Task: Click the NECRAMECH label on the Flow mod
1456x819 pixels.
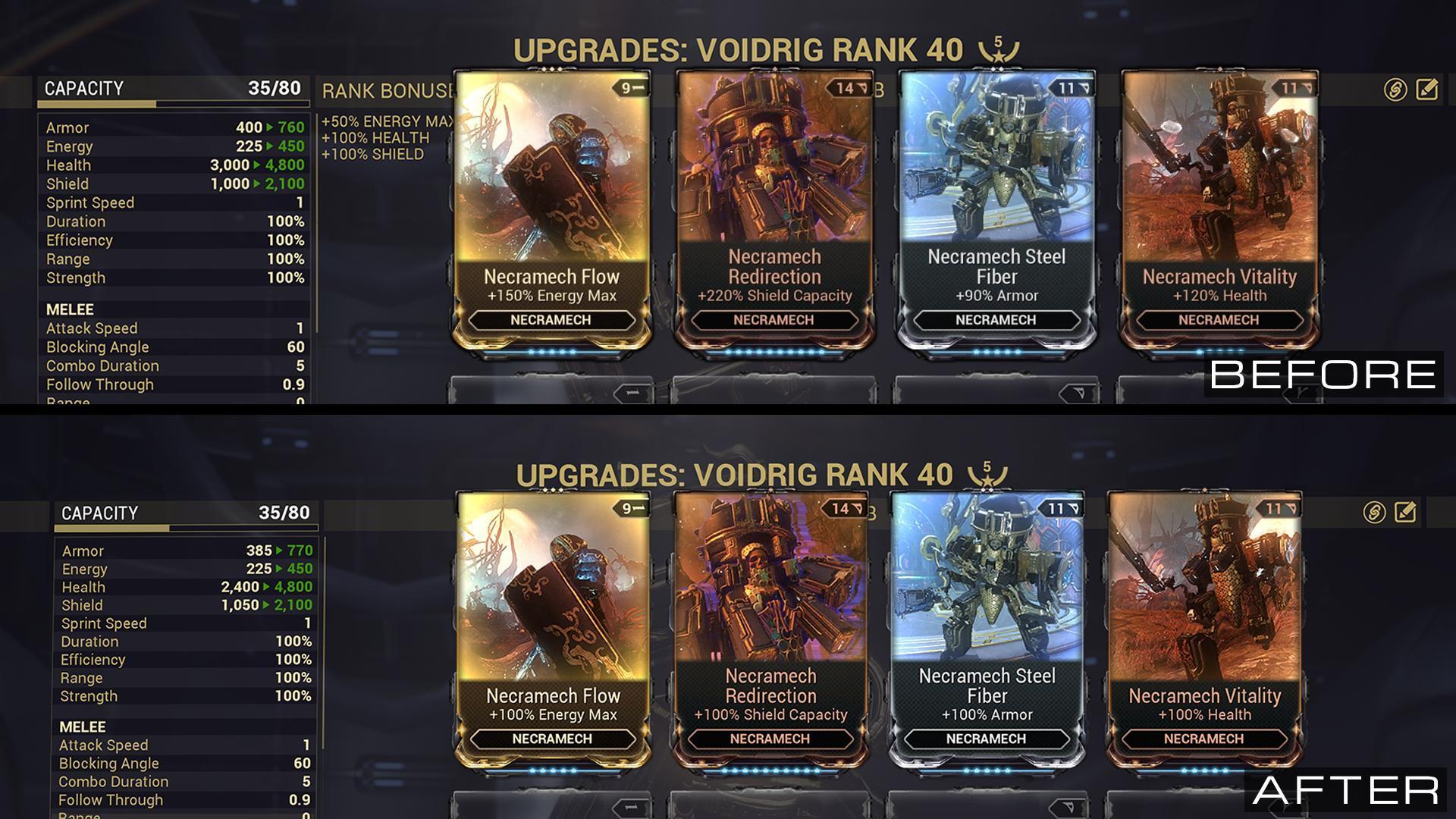Action: coord(552,320)
